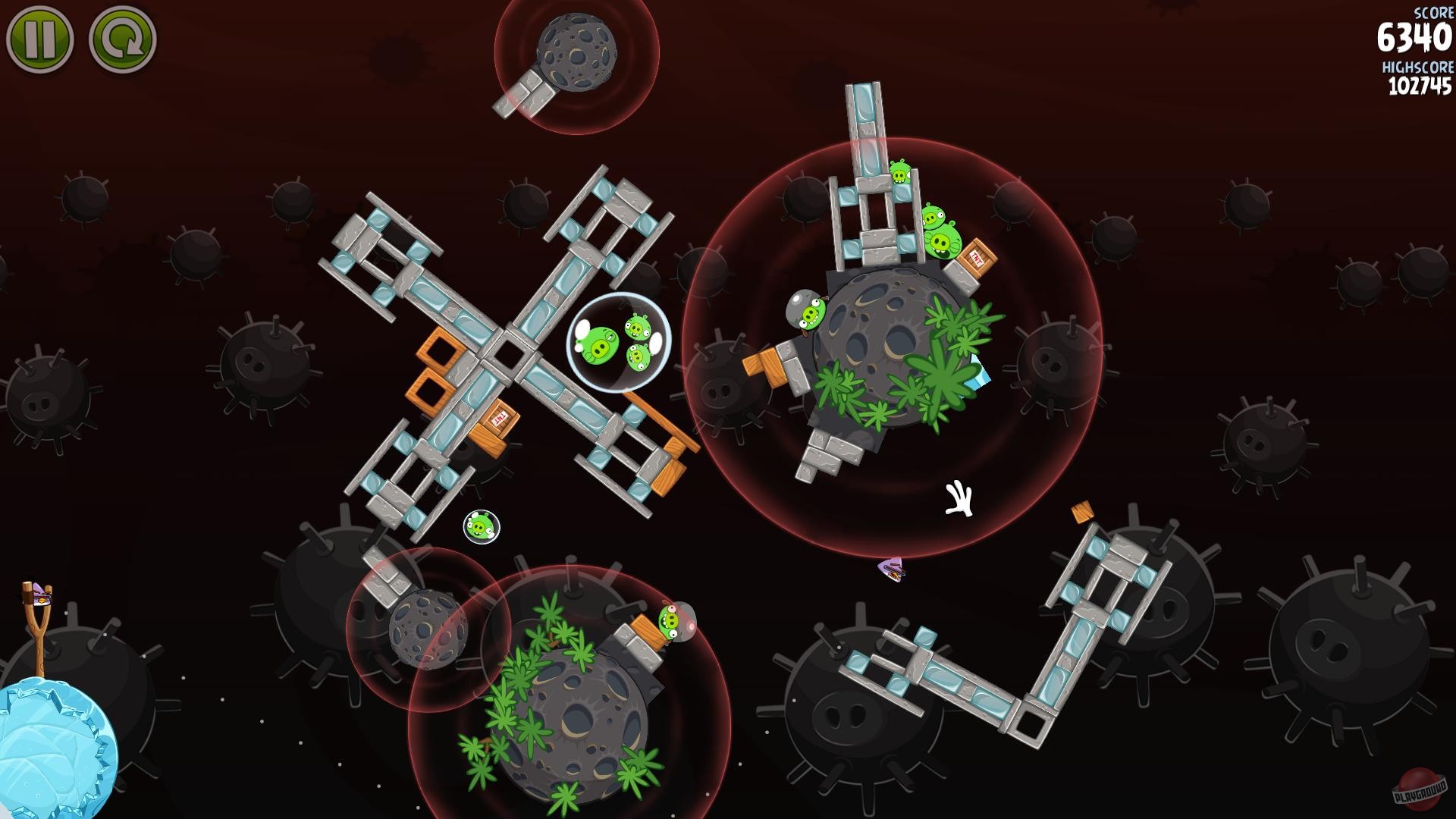Pause the game
1456x819 pixels.
coord(42,38)
